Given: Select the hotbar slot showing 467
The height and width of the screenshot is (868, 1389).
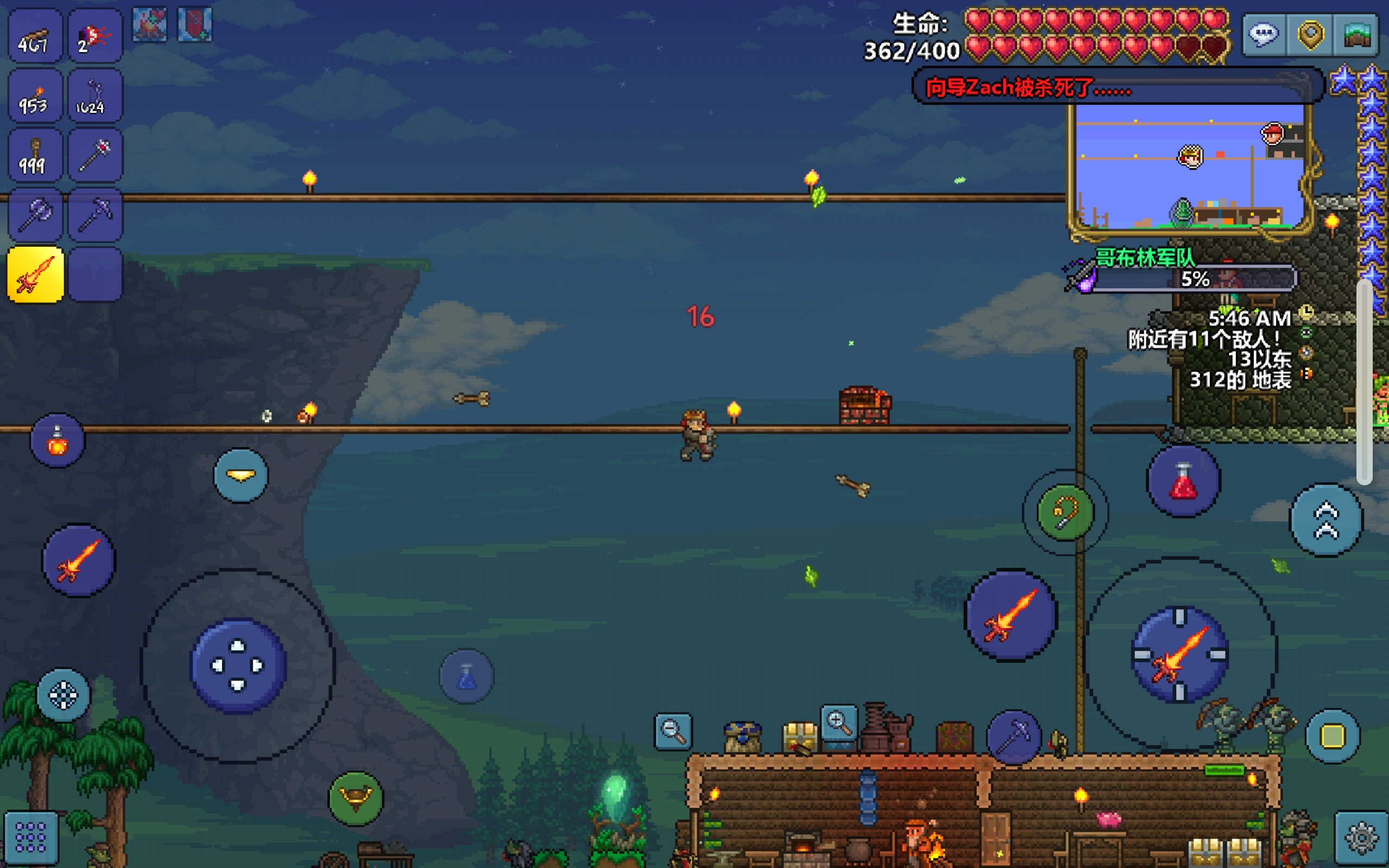Looking at the screenshot, I should click(x=36, y=36).
